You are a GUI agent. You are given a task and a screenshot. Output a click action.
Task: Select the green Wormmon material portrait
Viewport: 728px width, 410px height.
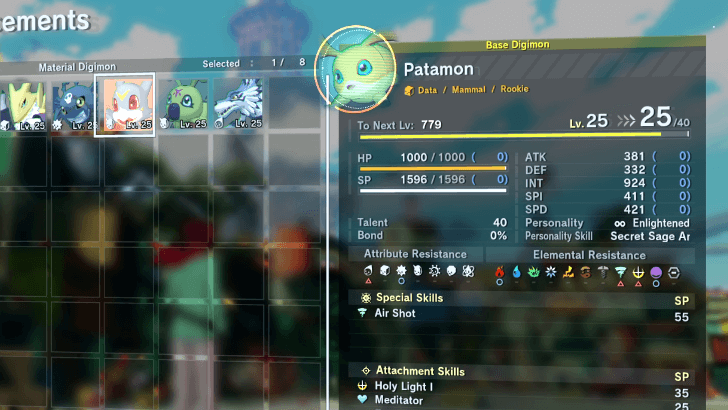click(x=182, y=104)
